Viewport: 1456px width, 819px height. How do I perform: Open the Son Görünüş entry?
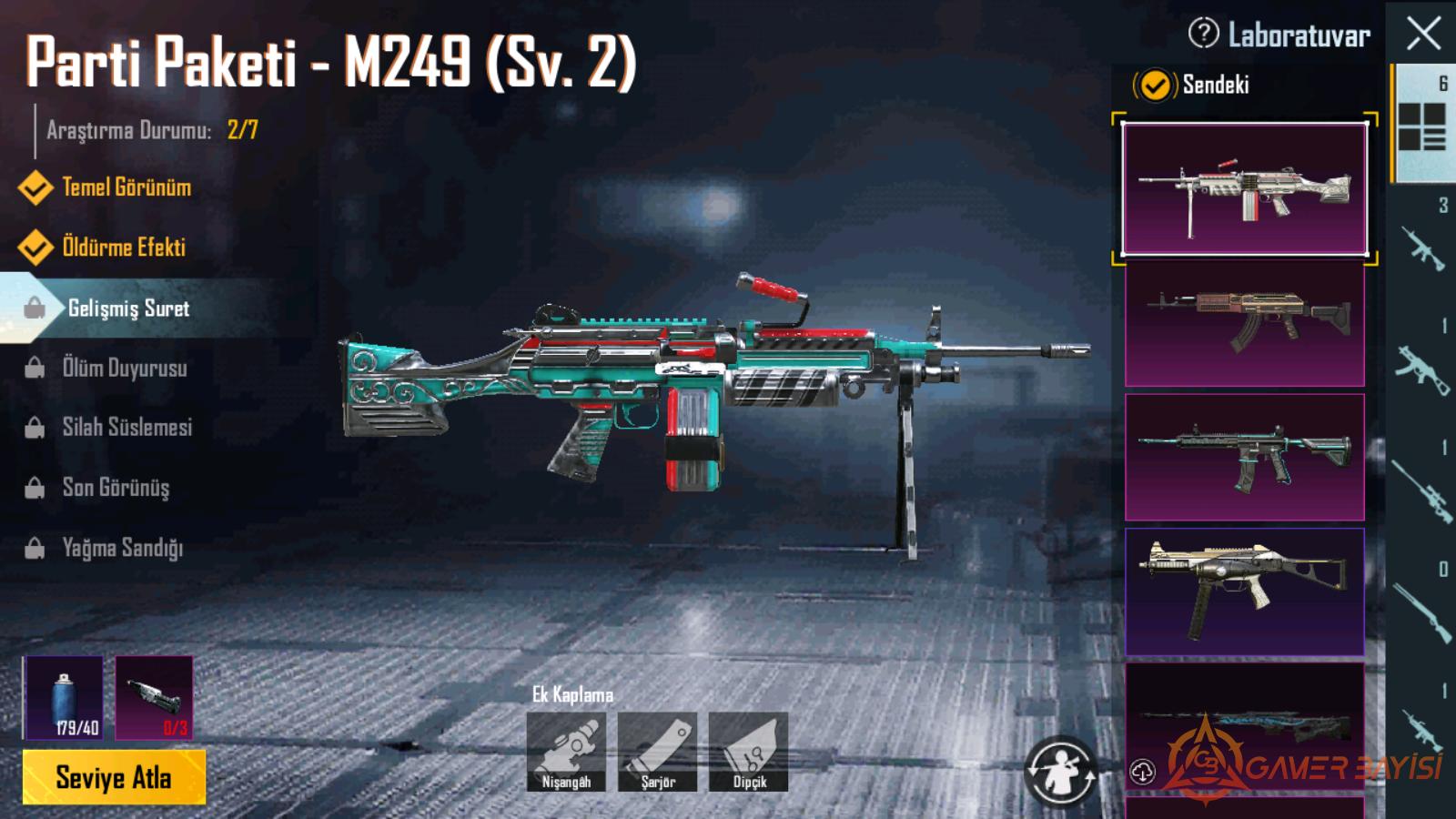click(x=116, y=488)
